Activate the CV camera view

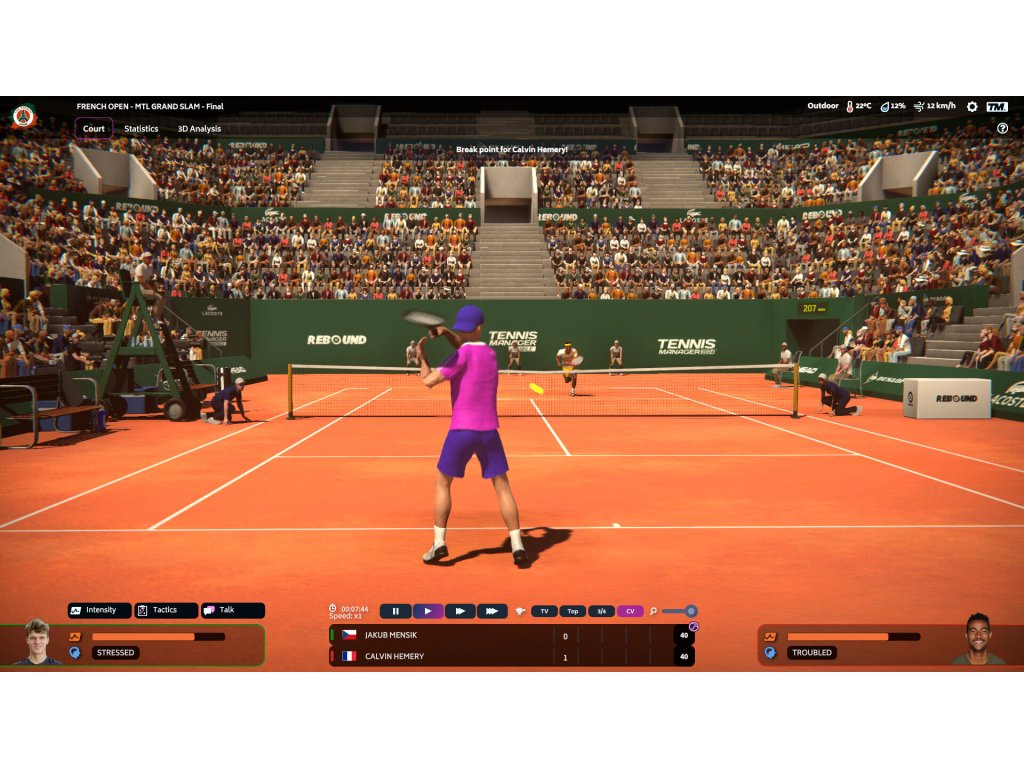630,611
